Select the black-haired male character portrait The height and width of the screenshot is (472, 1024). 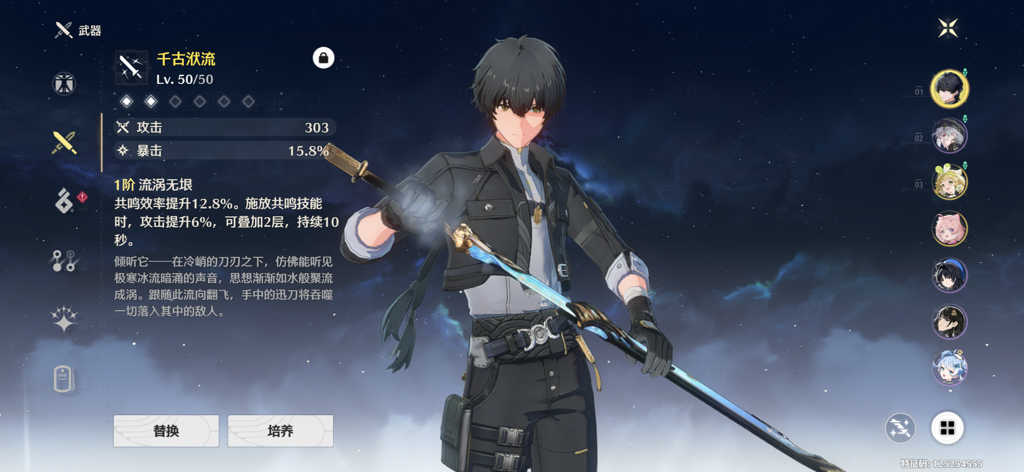tap(949, 88)
